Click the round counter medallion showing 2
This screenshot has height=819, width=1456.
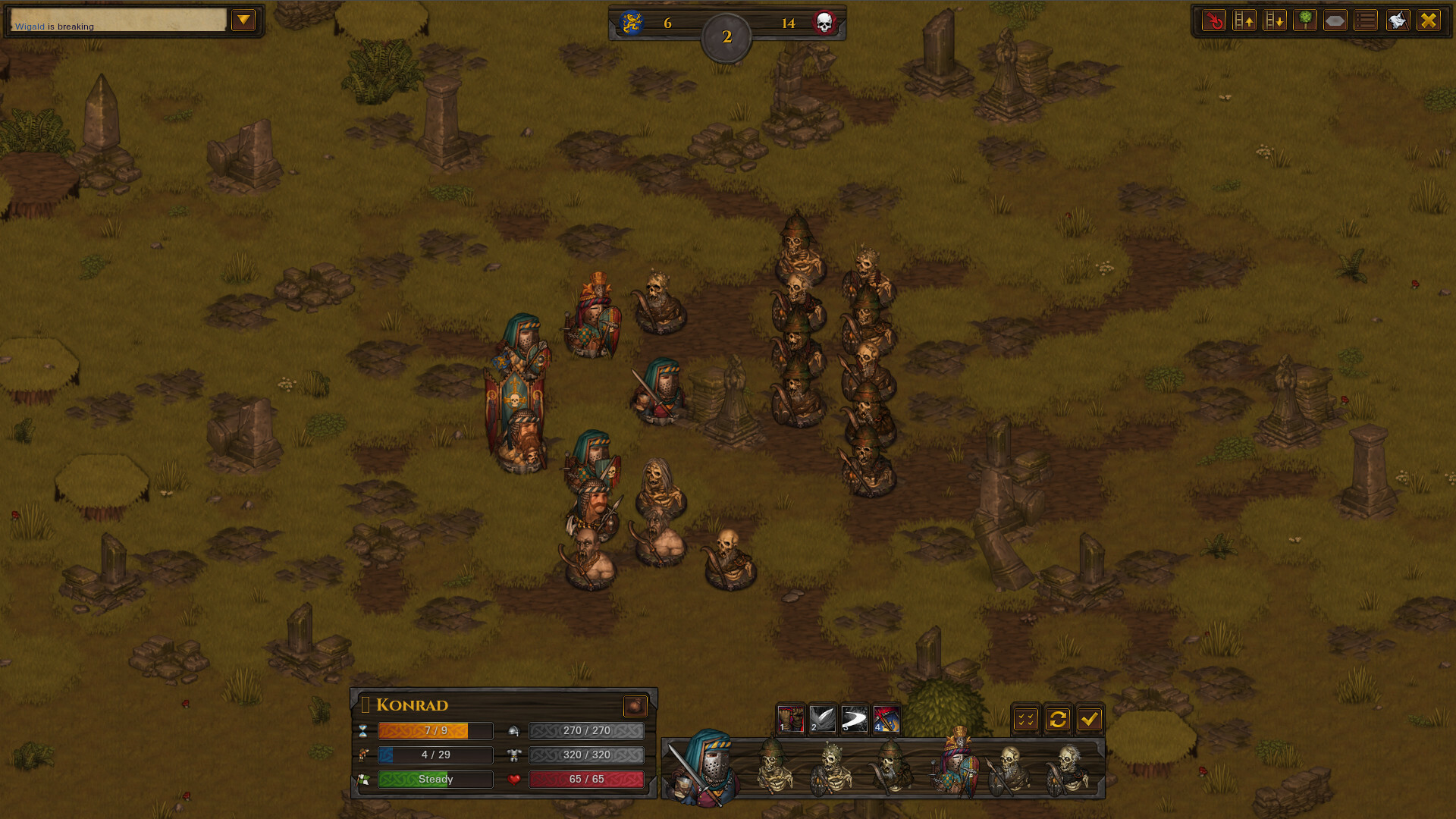727,34
